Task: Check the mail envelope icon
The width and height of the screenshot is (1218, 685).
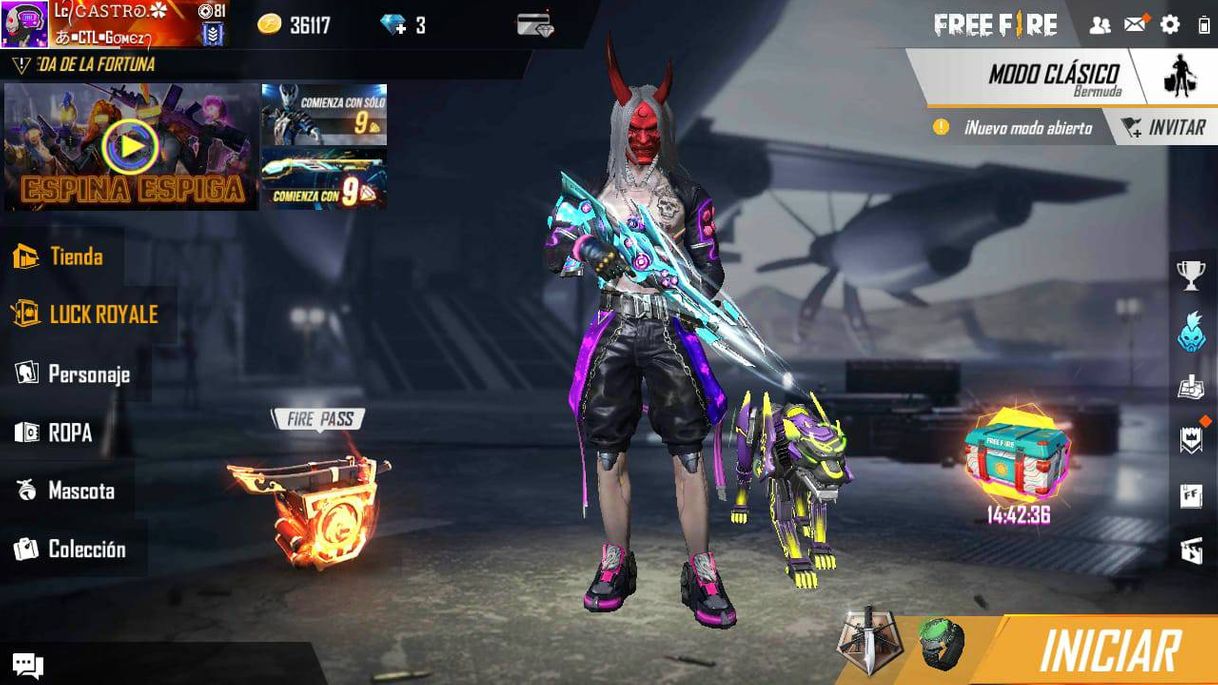Action: tap(1135, 25)
